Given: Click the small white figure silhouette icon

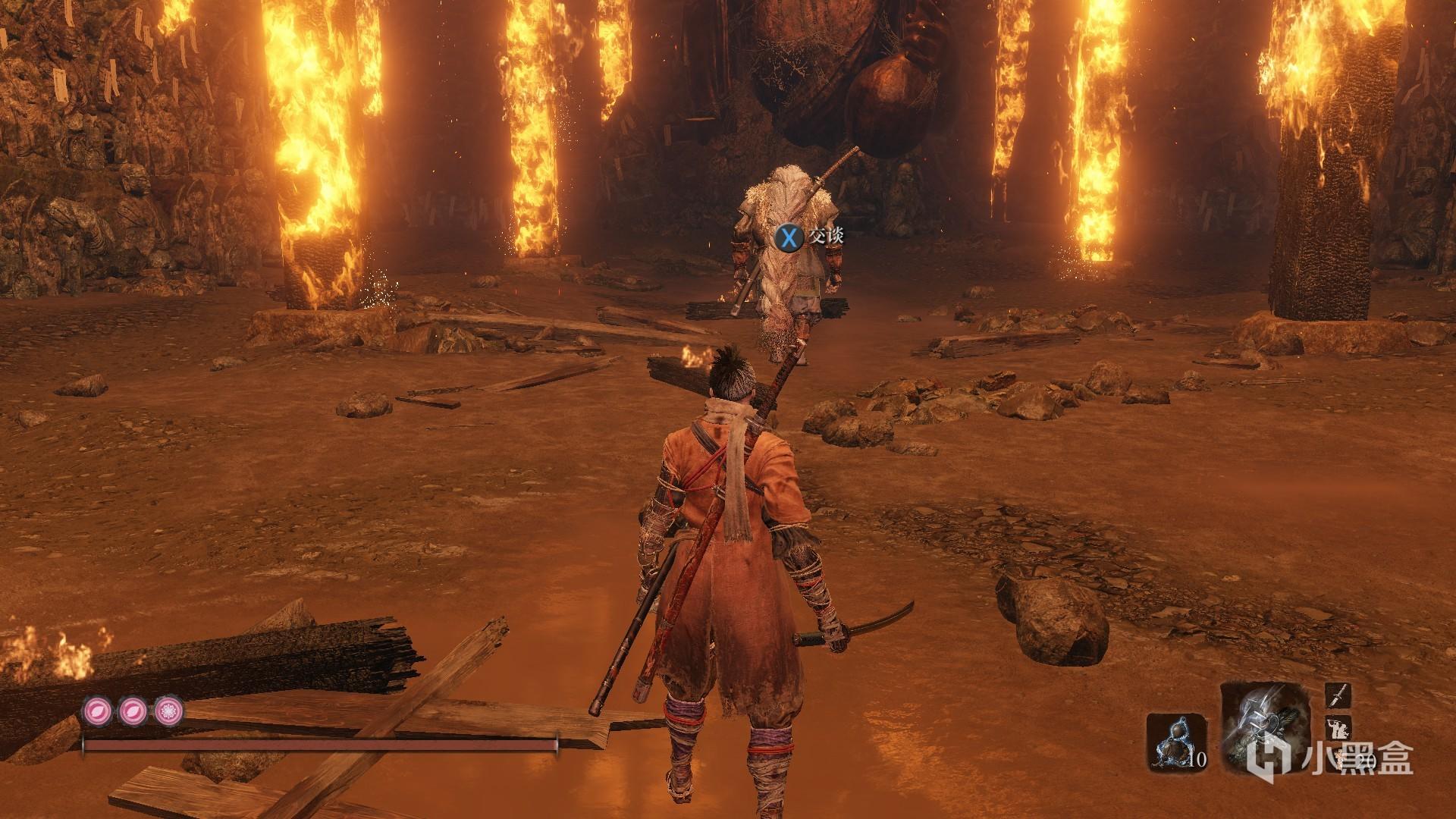Looking at the screenshot, I should (x=1337, y=728).
